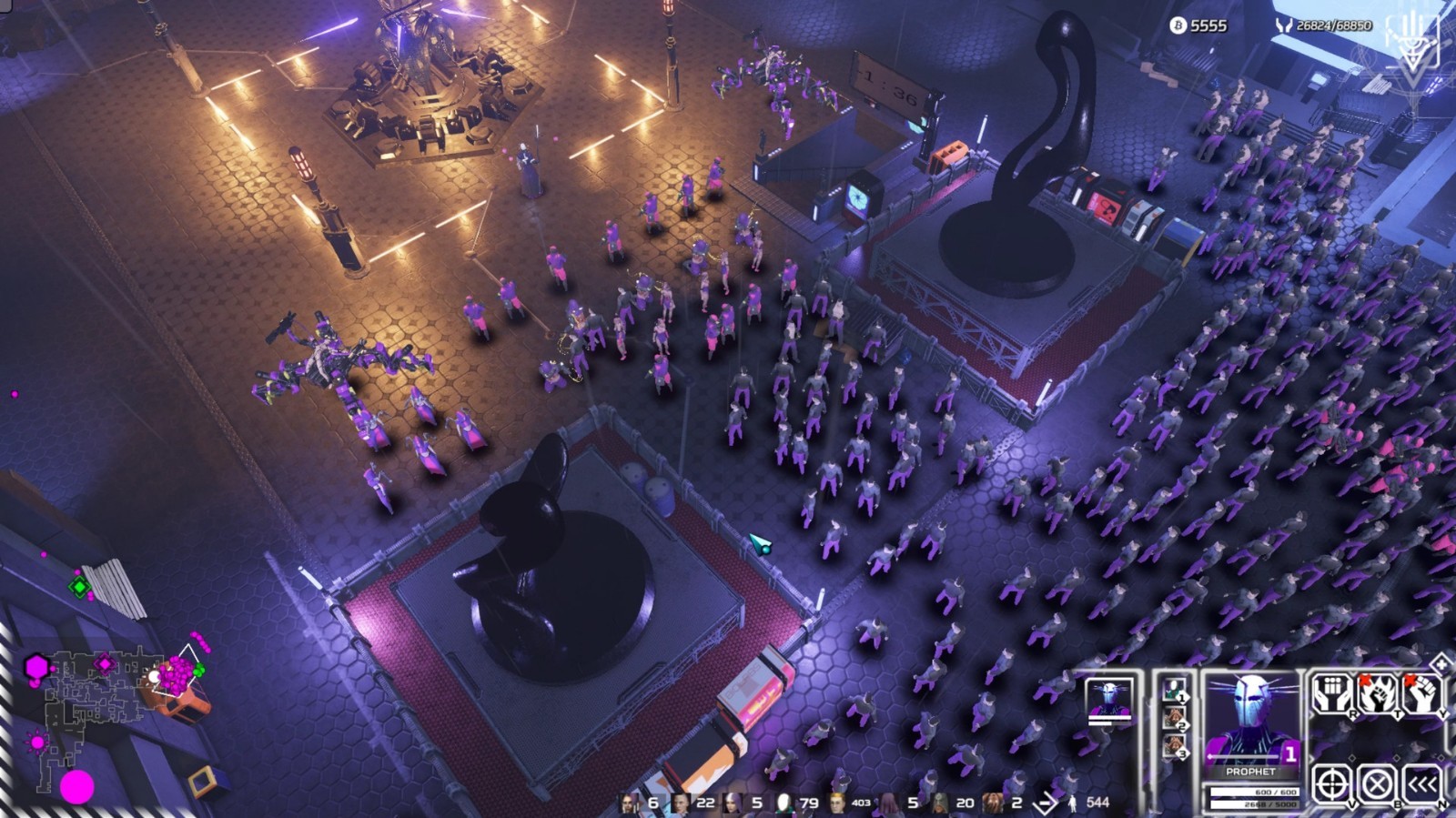Select the small Prophet hero thumbnail
The image size is (1456, 818).
point(1109,700)
